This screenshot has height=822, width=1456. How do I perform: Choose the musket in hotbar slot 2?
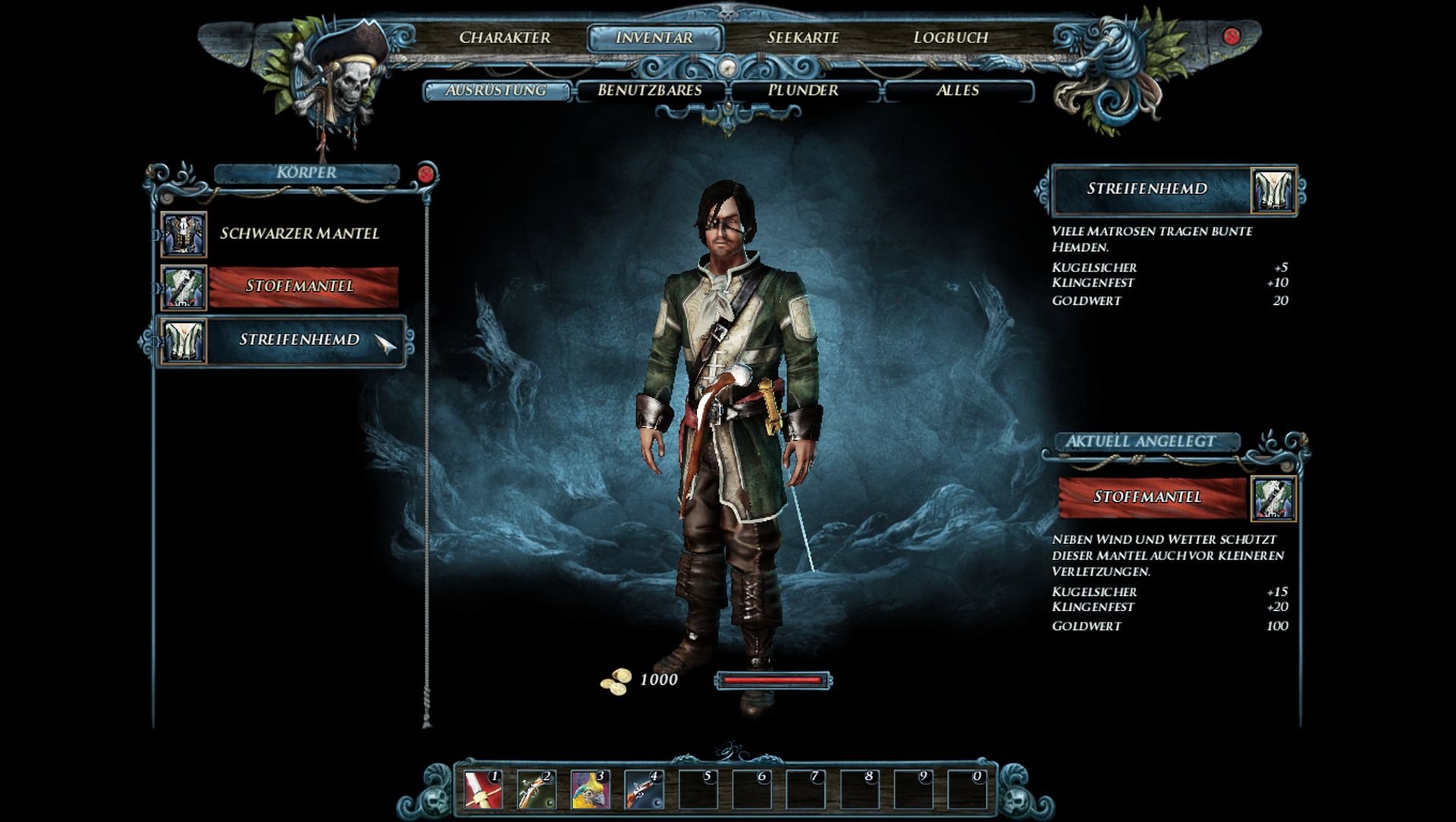[536, 789]
